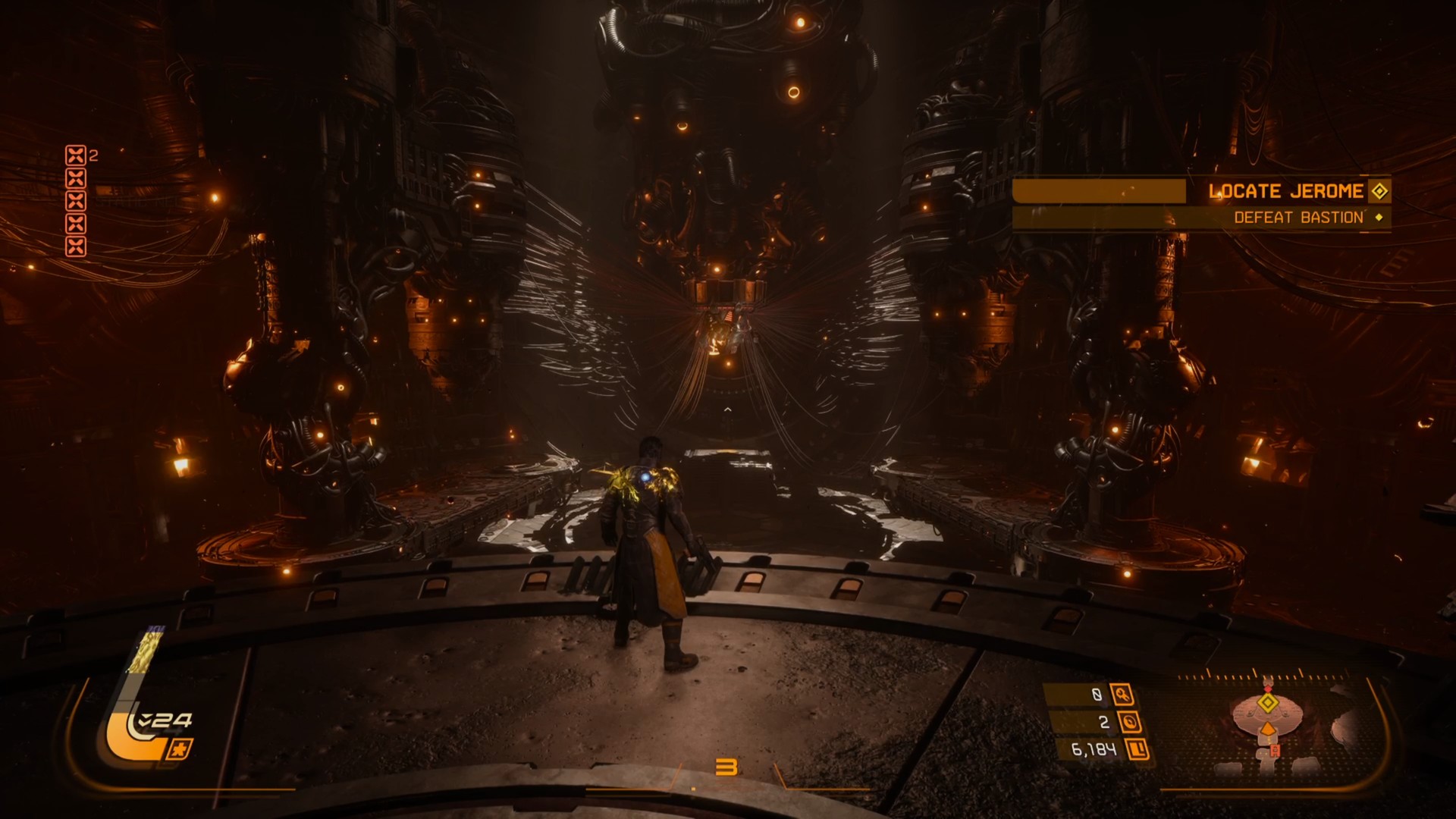Click the red bookmark marker on minimap
1456x819 pixels.
tap(1275, 750)
